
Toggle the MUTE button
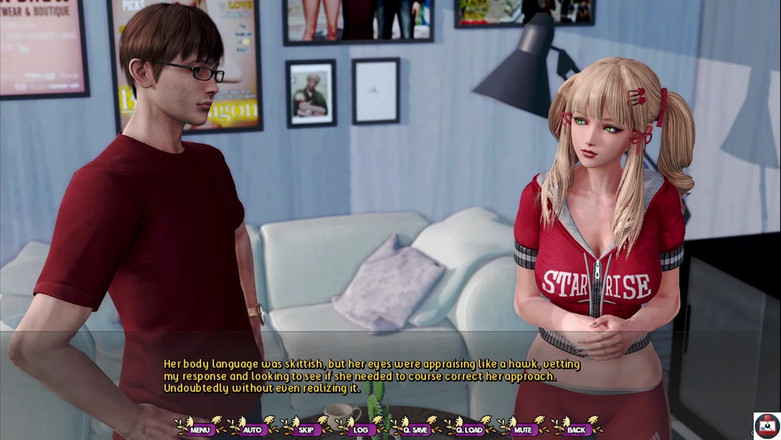523,429
